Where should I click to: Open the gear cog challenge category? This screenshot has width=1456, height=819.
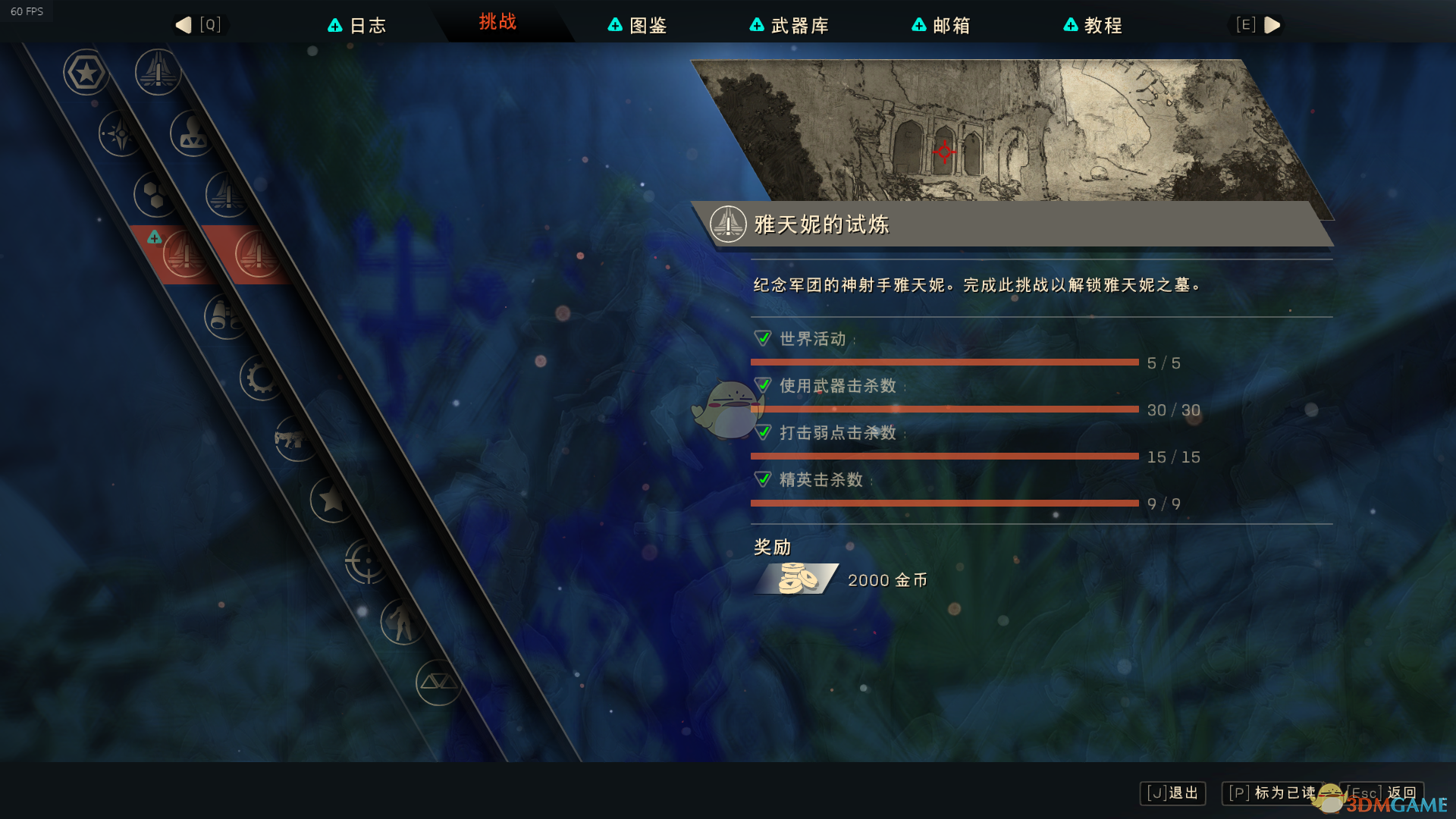pyautogui.click(x=261, y=377)
